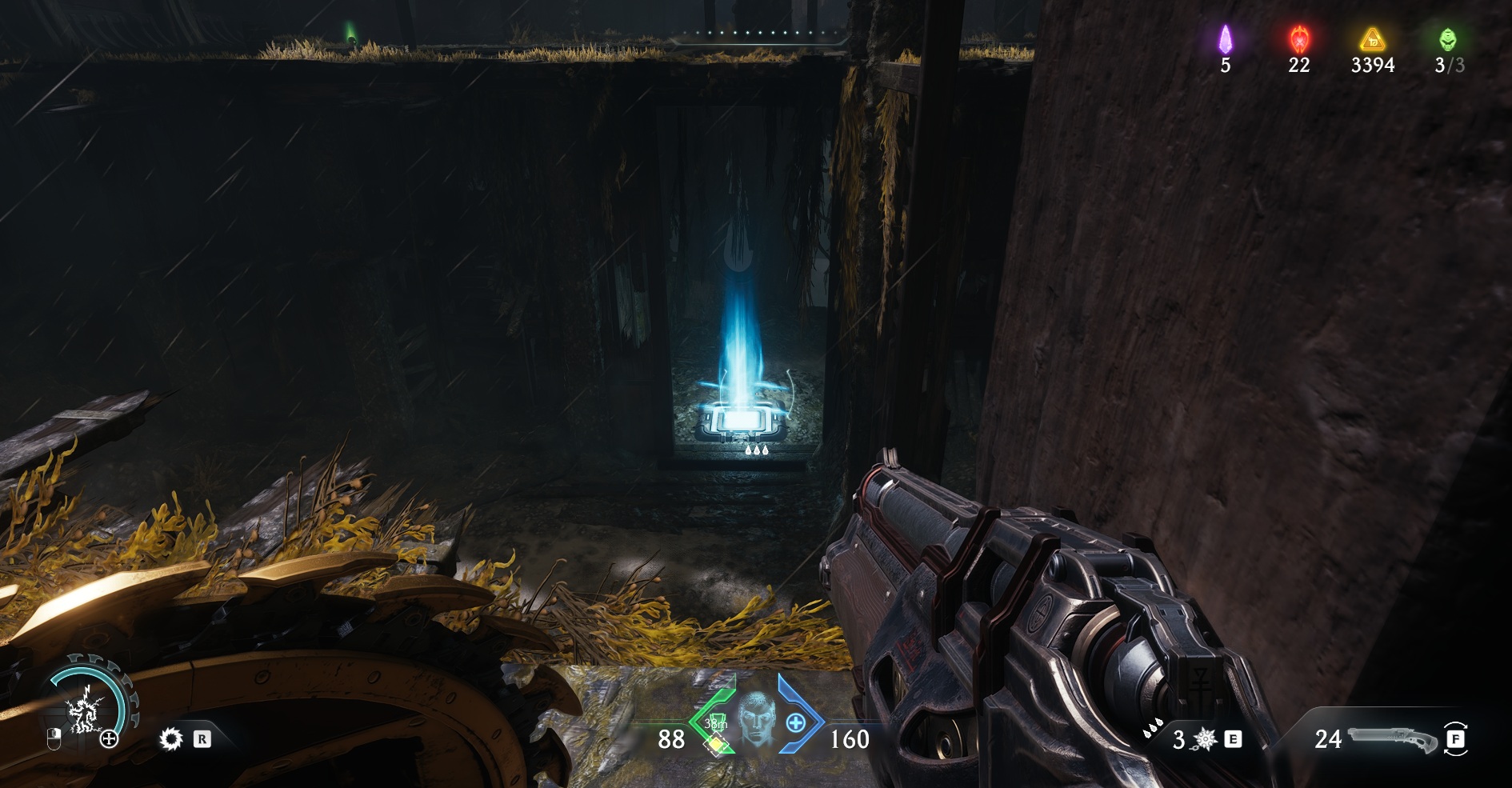Click the gold triangle currency icon
This screenshot has width=1512, height=788.
coord(1372,38)
